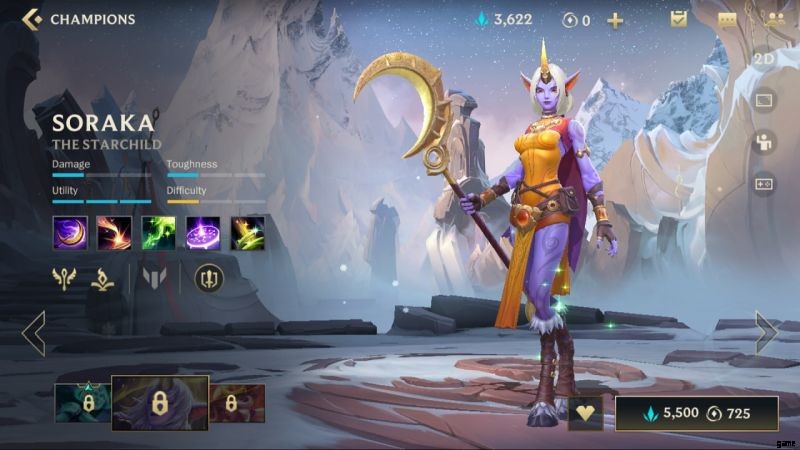Buy Soraka for 5,500 or 725
Screen dimensions: 800x450
tap(696, 413)
